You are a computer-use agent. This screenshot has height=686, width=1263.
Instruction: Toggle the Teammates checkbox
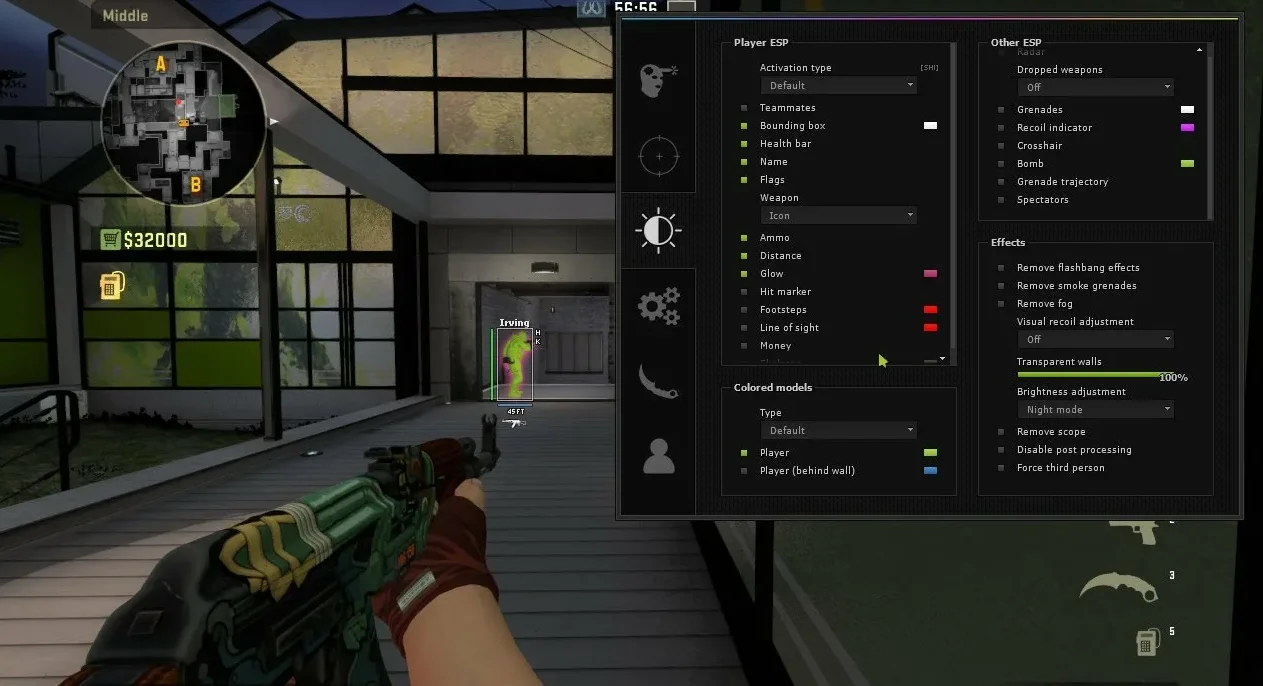(744, 108)
